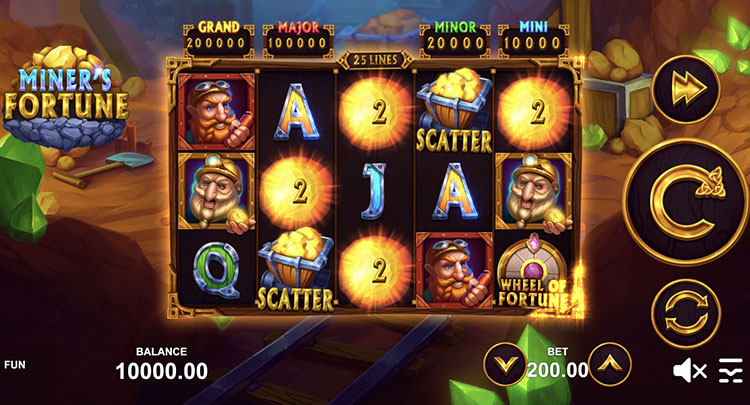Image resolution: width=750 pixels, height=405 pixels.
Task: Spin the reels with the large spin button
Action: pyautogui.click(x=686, y=201)
